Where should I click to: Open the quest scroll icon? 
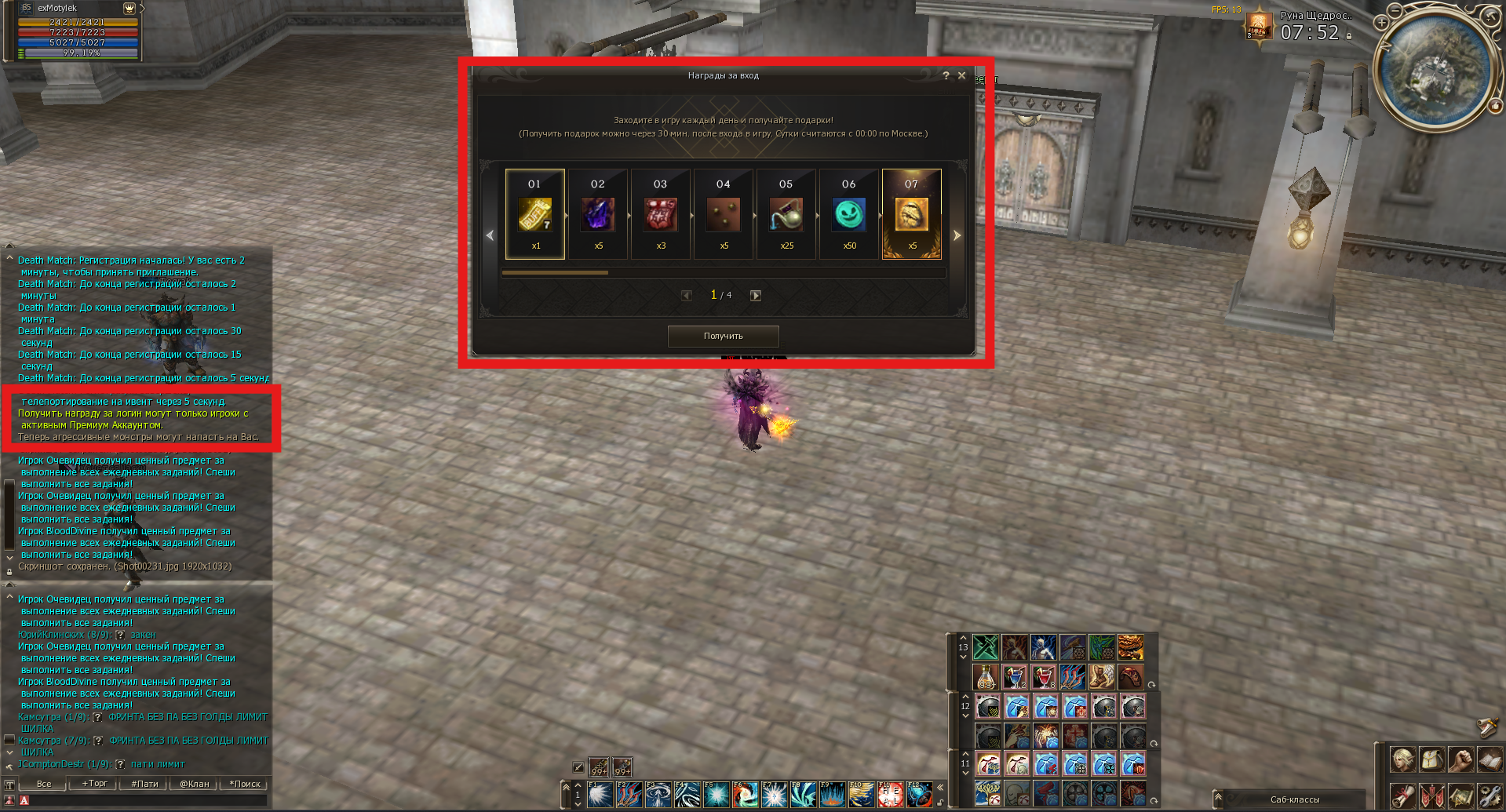1403,795
